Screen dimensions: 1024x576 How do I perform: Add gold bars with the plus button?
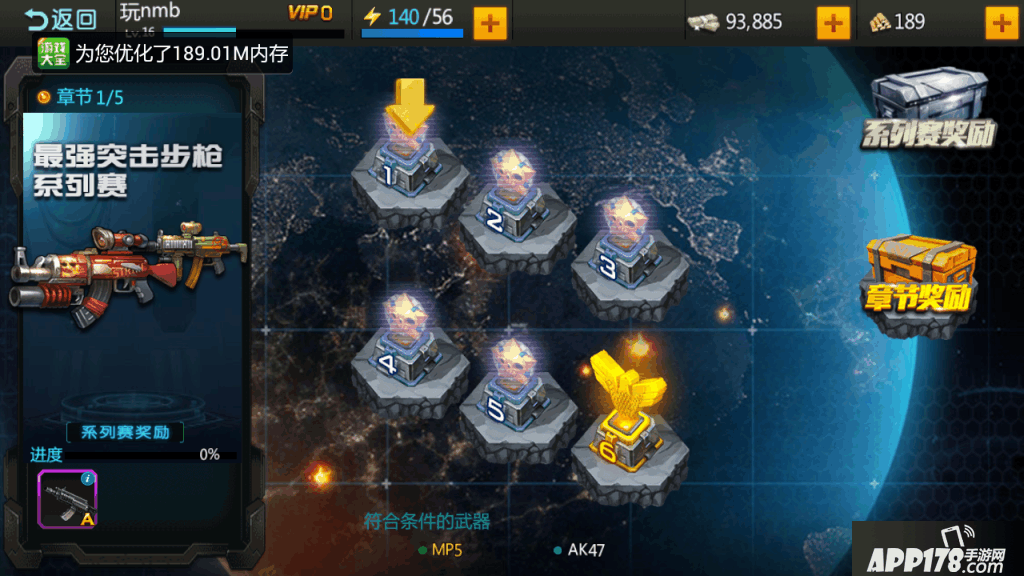pos(1001,22)
